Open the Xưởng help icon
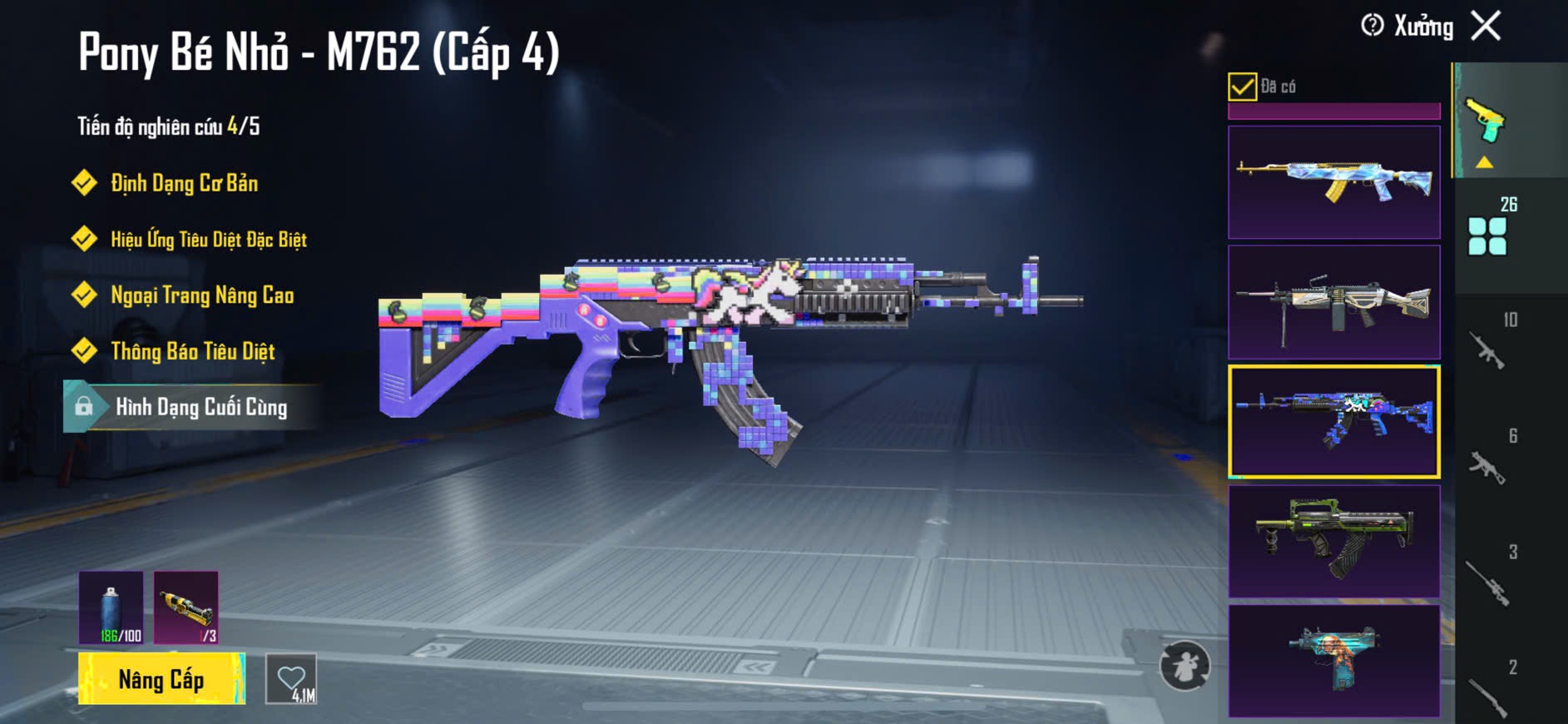 pos(1372,26)
